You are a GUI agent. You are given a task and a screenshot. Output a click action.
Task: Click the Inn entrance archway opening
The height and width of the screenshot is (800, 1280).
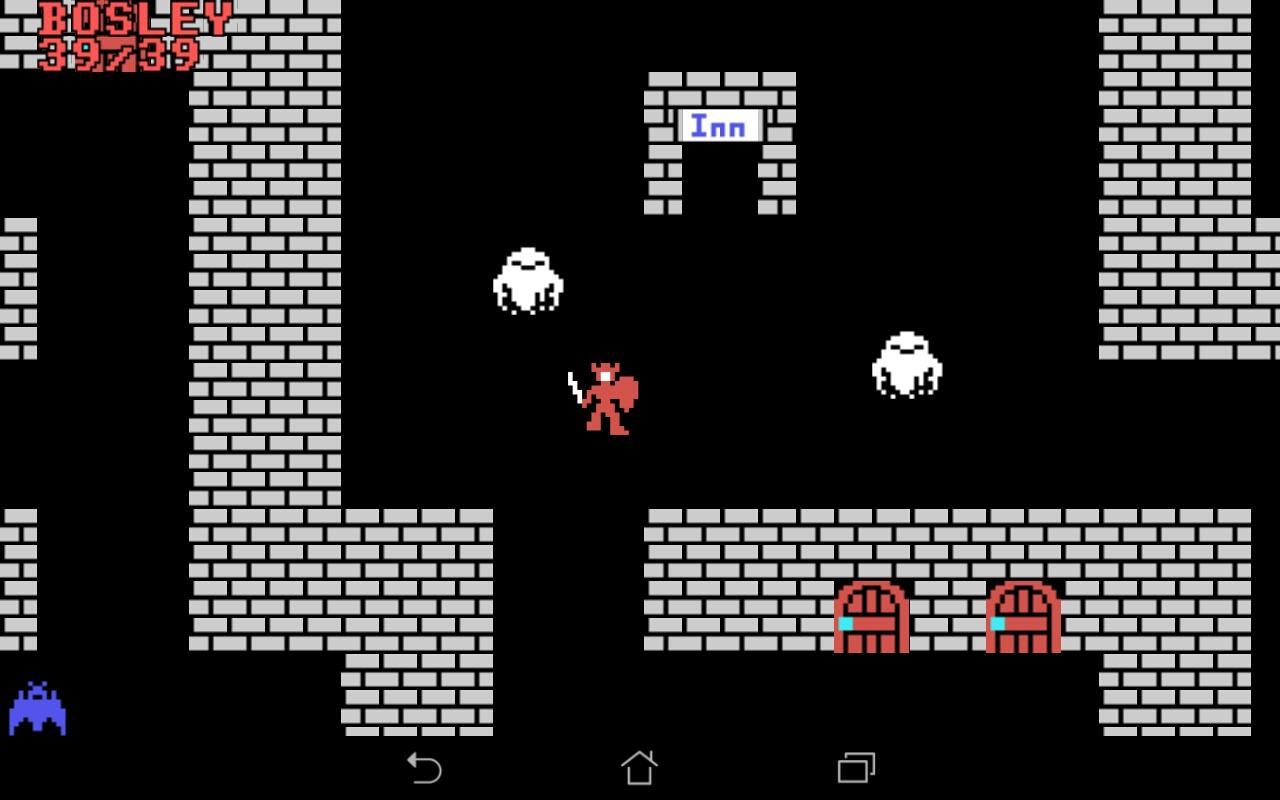pyautogui.click(x=722, y=180)
